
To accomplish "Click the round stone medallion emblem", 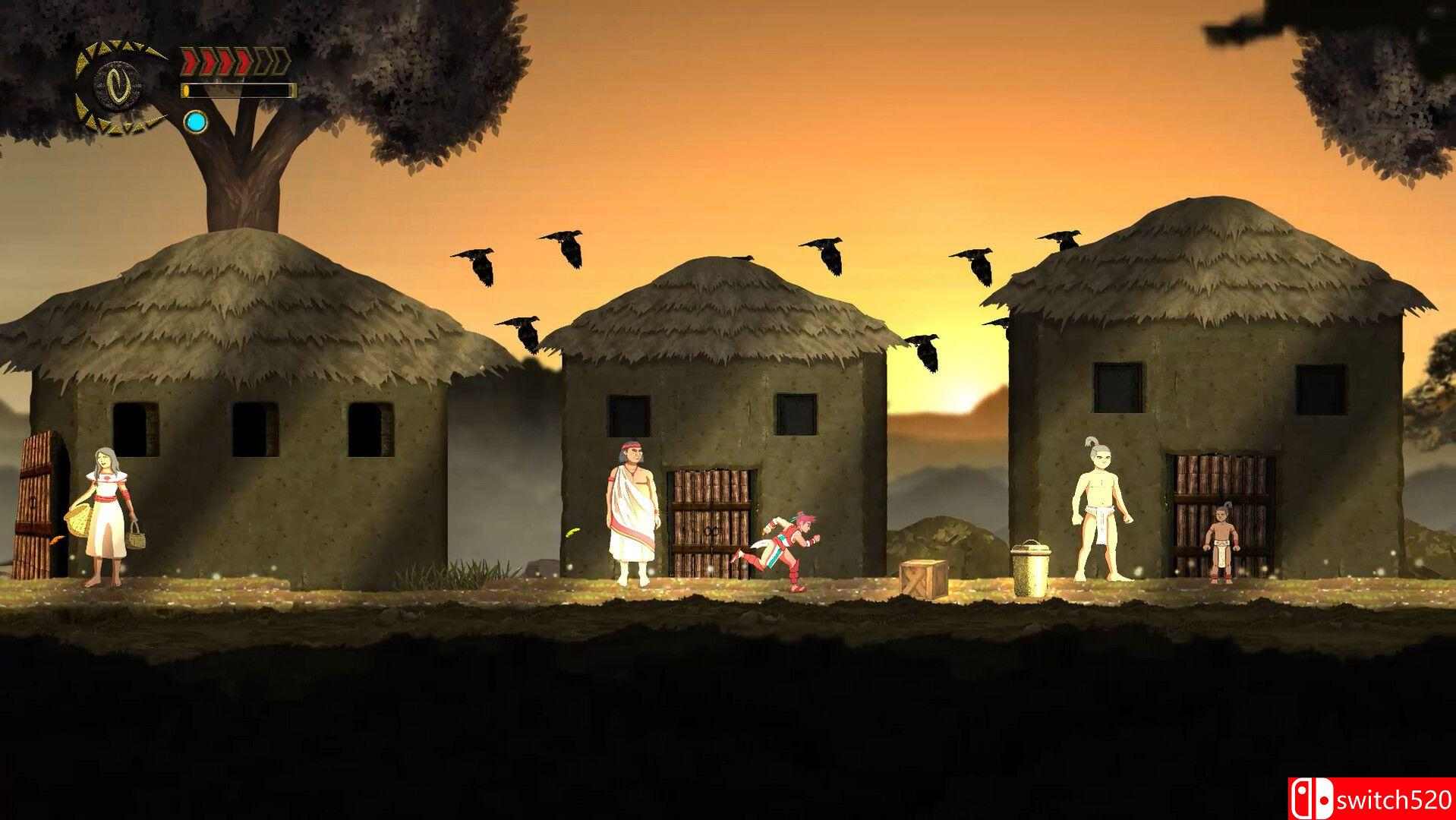I will point(120,84).
